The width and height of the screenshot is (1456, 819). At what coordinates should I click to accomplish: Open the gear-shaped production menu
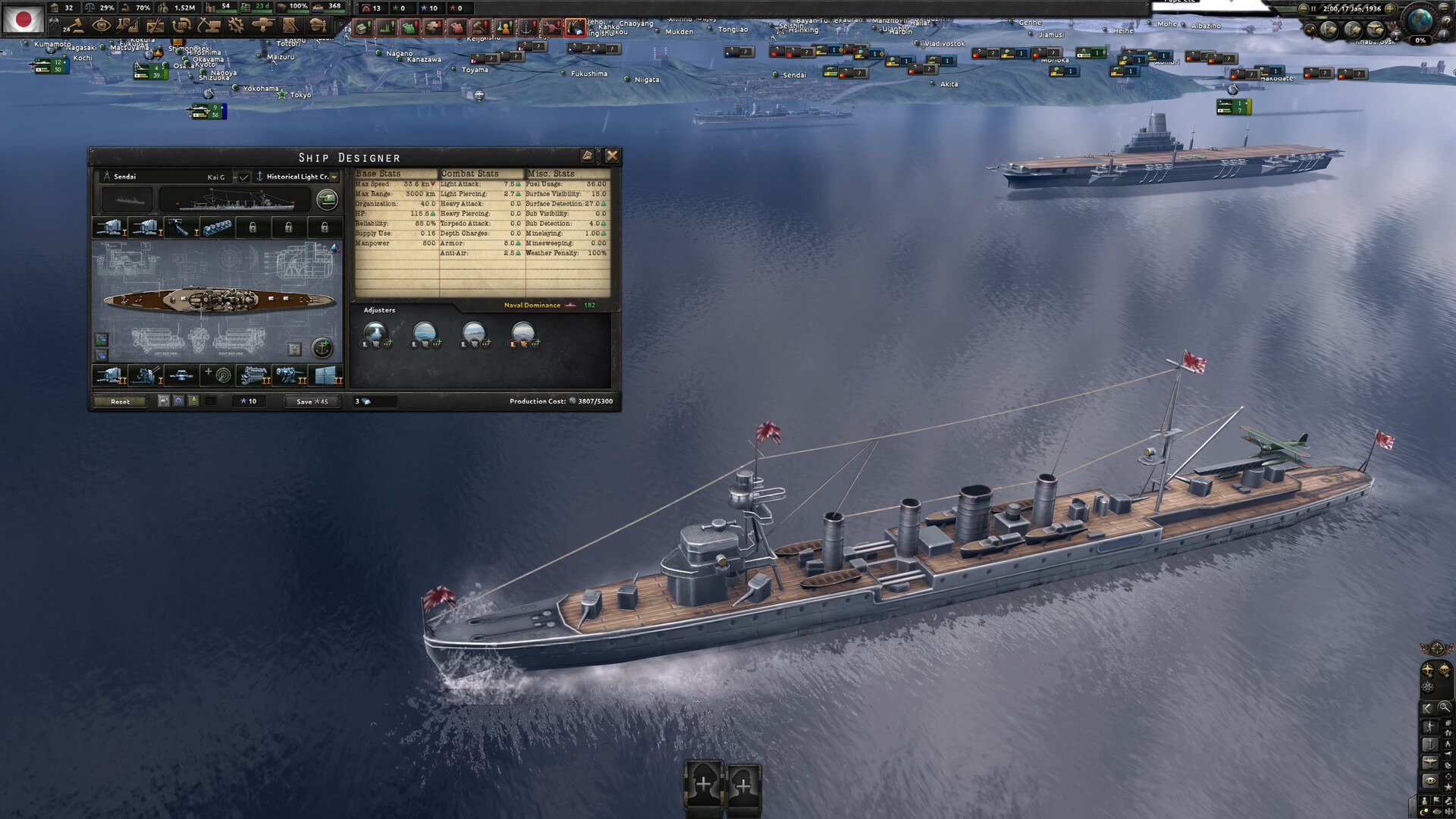236,26
